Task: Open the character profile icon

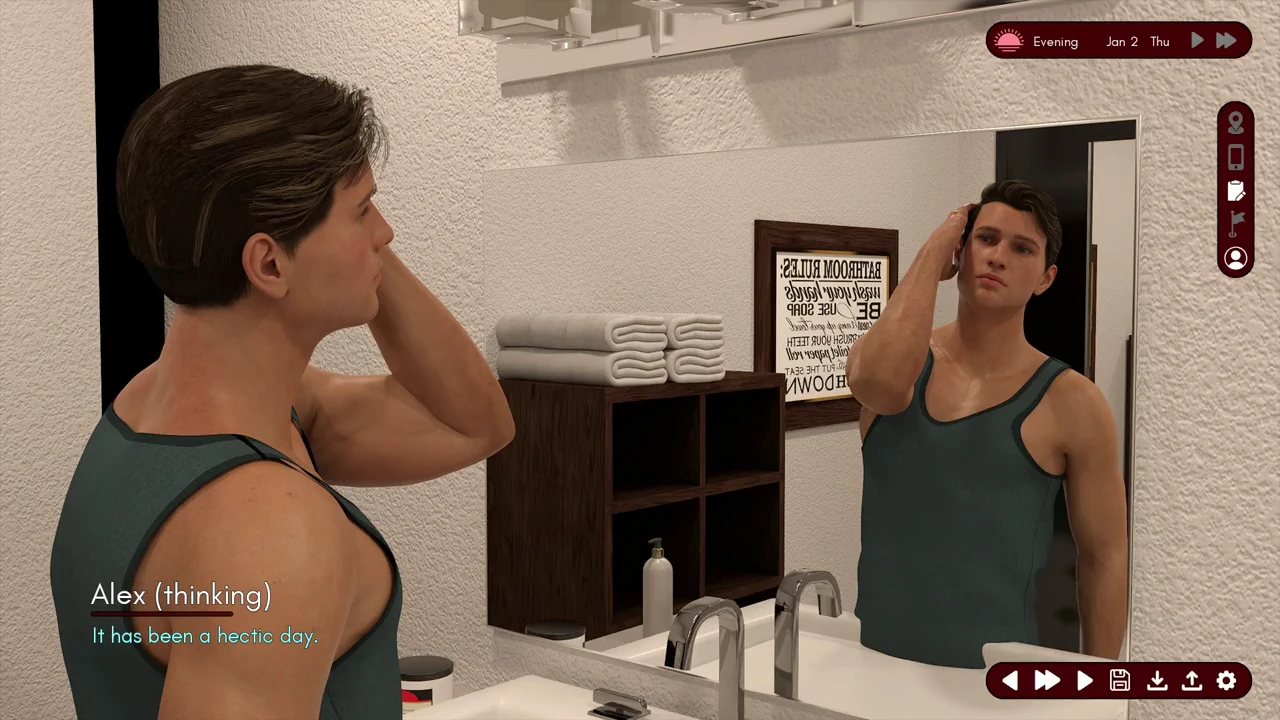Action: [1236, 259]
